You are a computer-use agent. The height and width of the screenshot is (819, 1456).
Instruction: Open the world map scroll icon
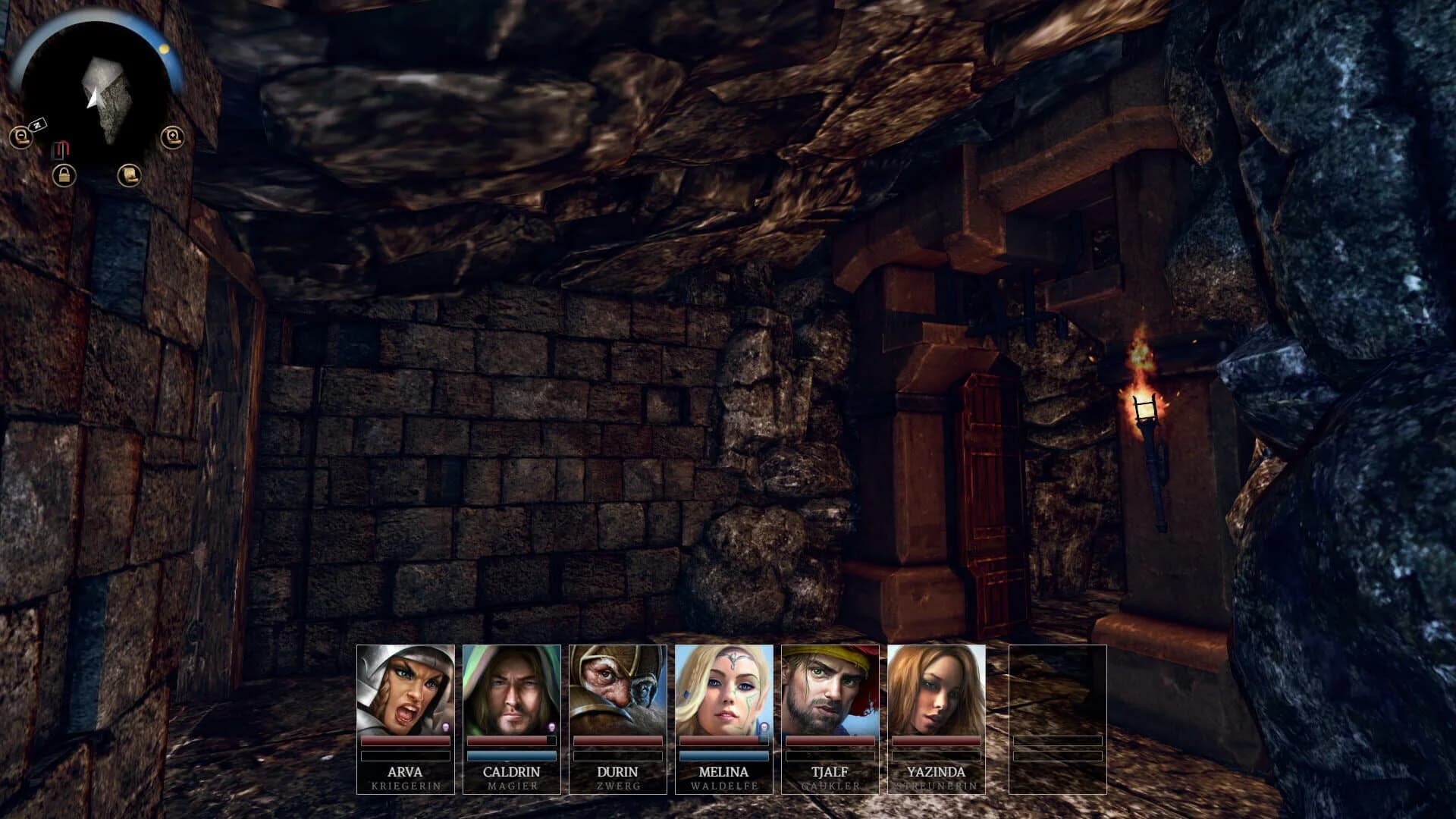pos(129,176)
